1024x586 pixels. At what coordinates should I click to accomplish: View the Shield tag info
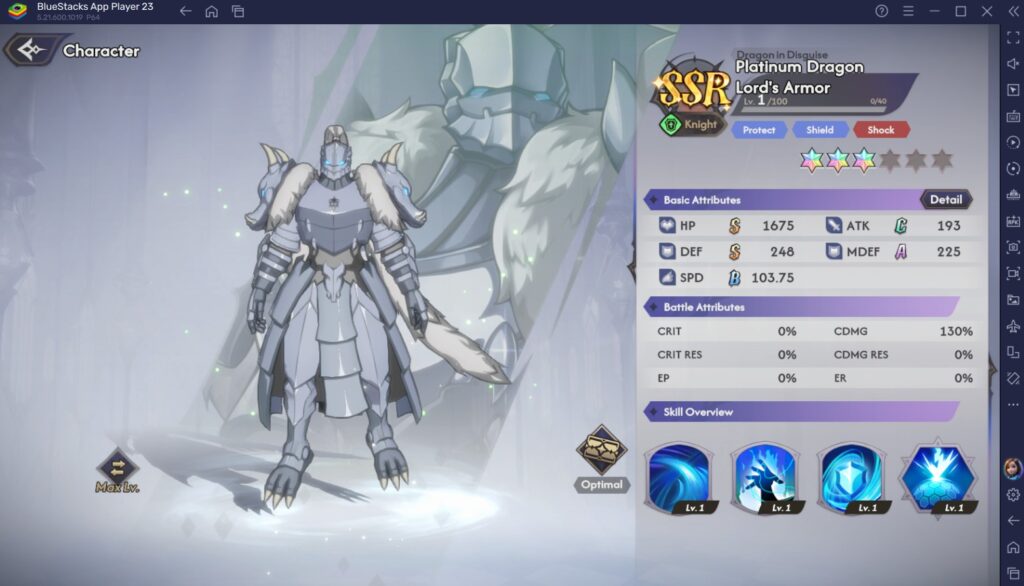click(820, 130)
